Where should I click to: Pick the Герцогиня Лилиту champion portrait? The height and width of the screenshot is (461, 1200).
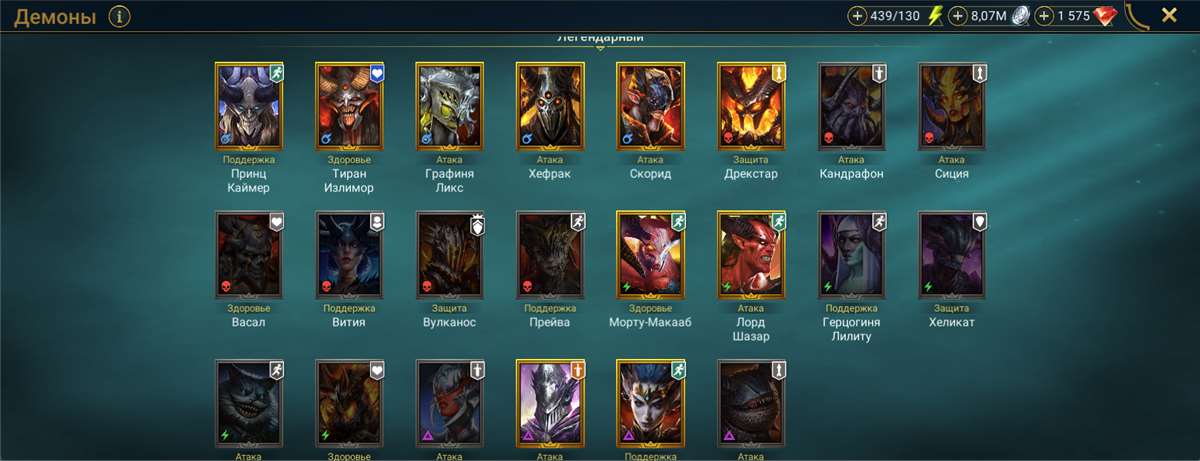[851, 254]
